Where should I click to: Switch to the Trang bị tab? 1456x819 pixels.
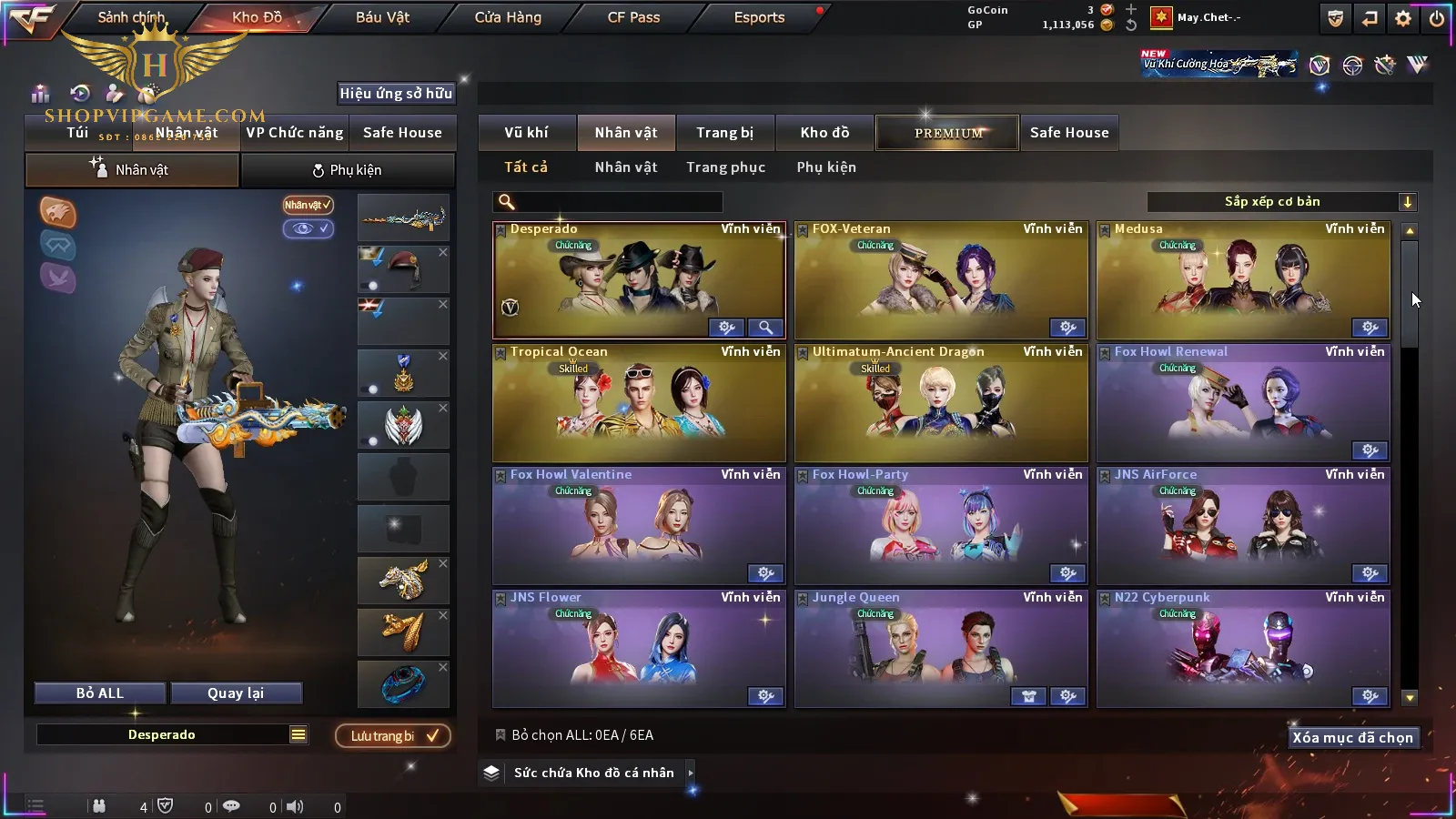tap(724, 133)
